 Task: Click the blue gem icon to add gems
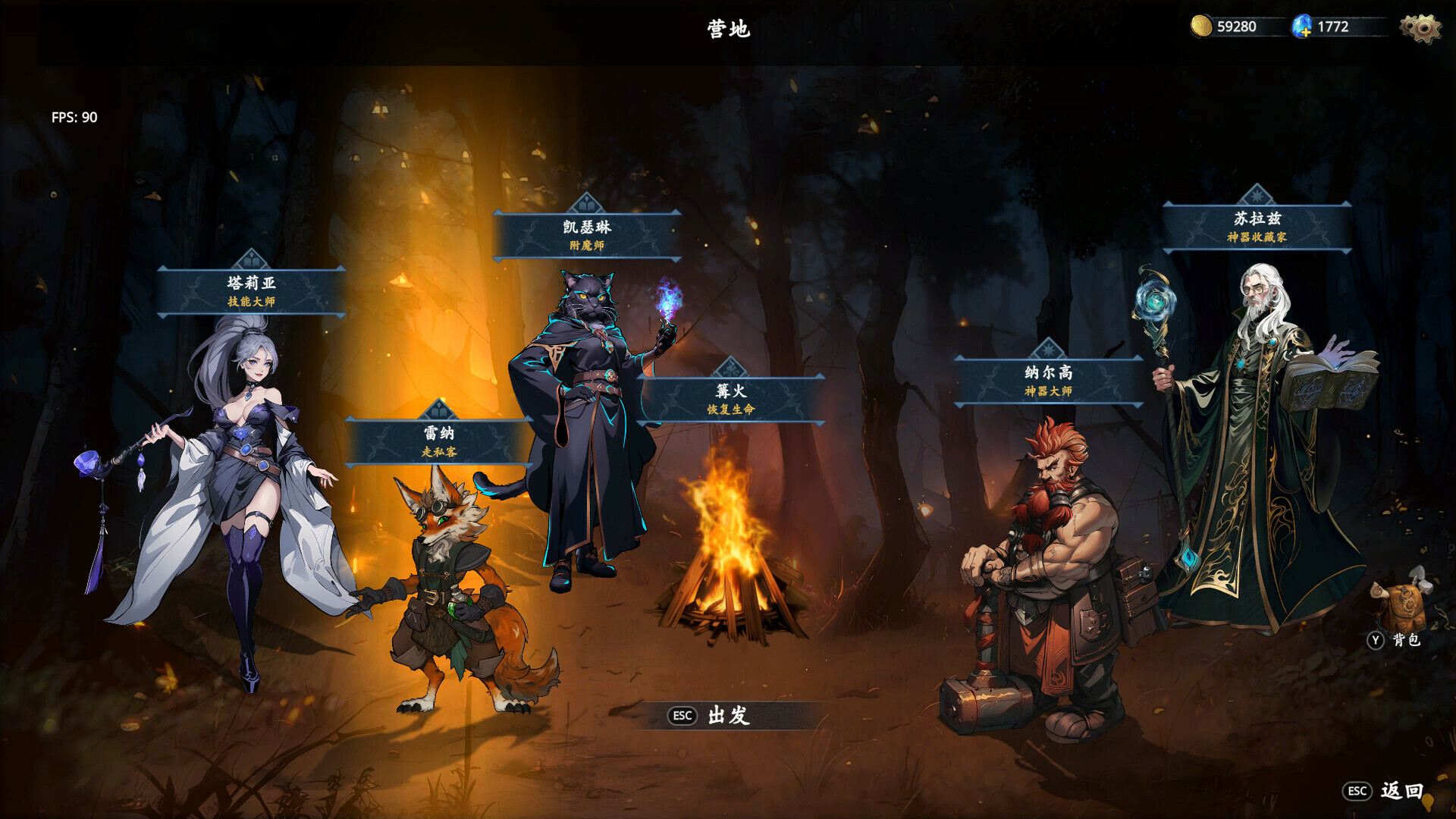click(1301, 25)
